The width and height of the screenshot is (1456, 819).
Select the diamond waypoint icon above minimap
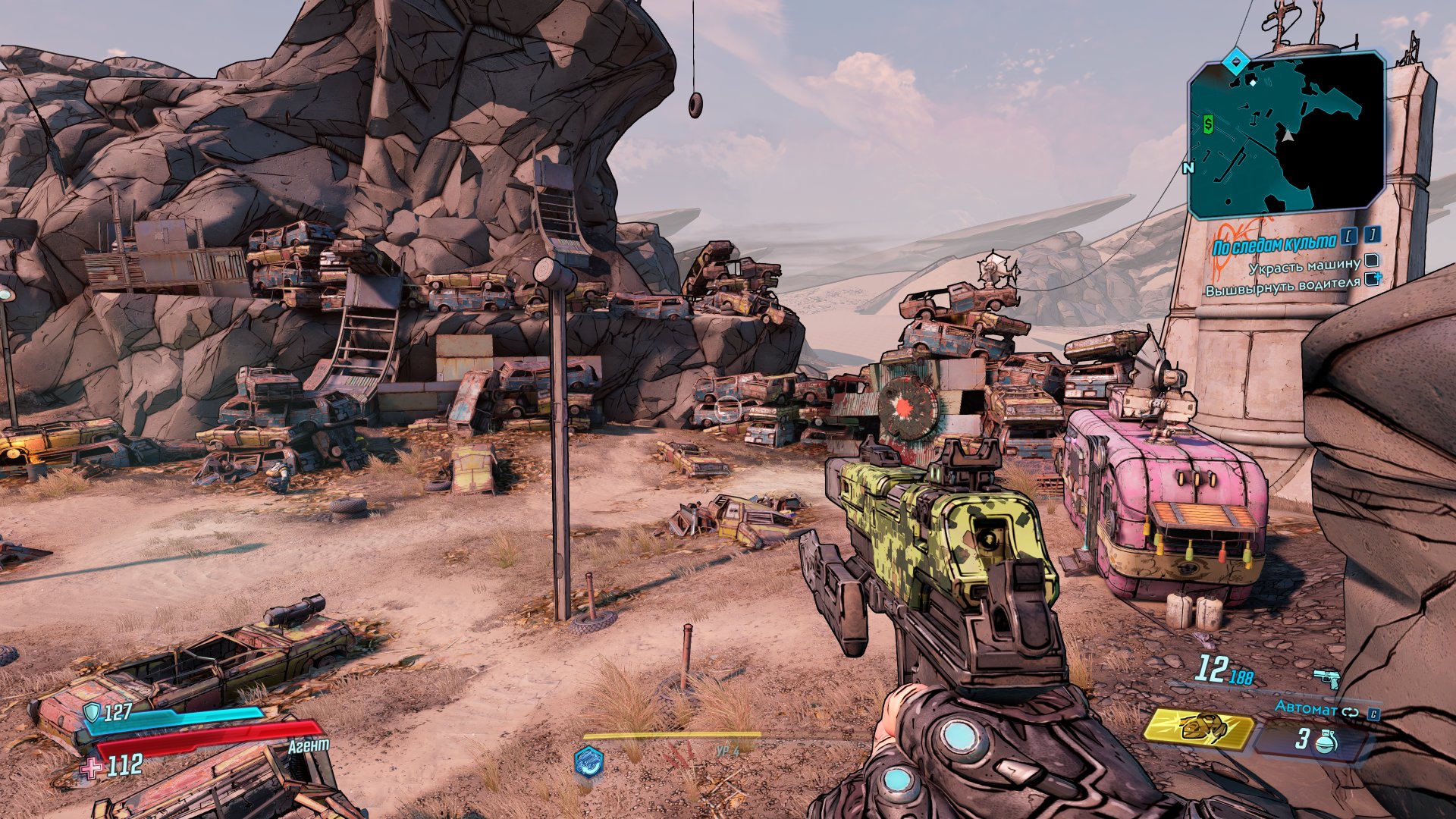coord(1237,60)
